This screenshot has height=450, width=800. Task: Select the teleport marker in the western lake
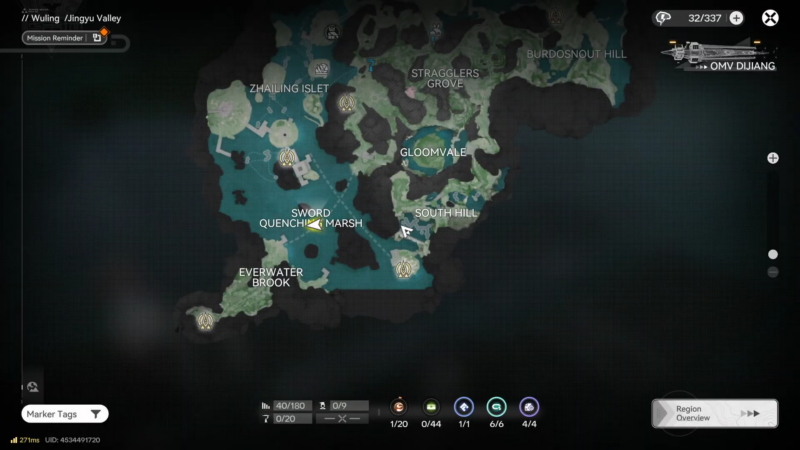pos(288,158)
